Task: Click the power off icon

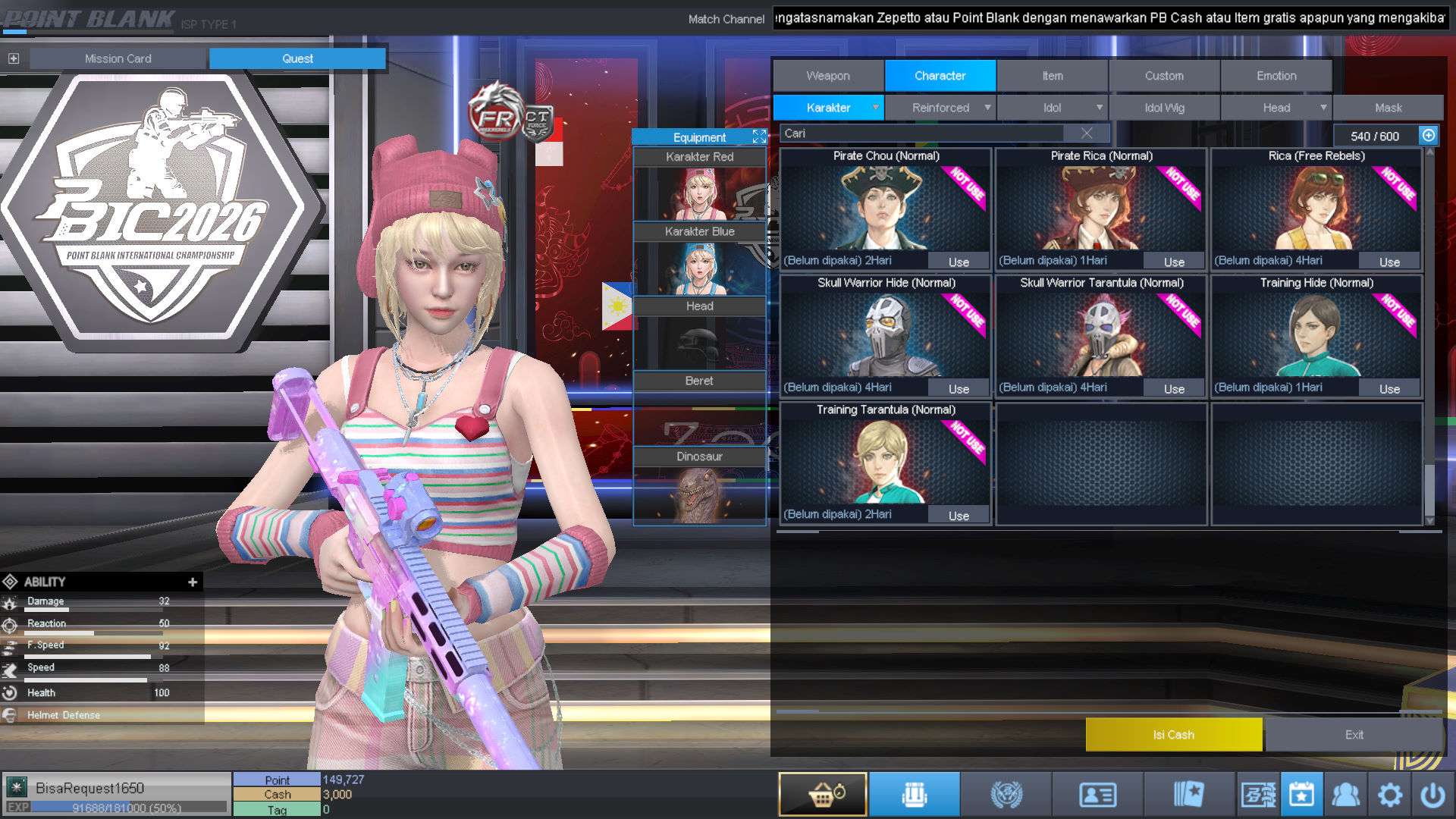Action: point(1433,794)
